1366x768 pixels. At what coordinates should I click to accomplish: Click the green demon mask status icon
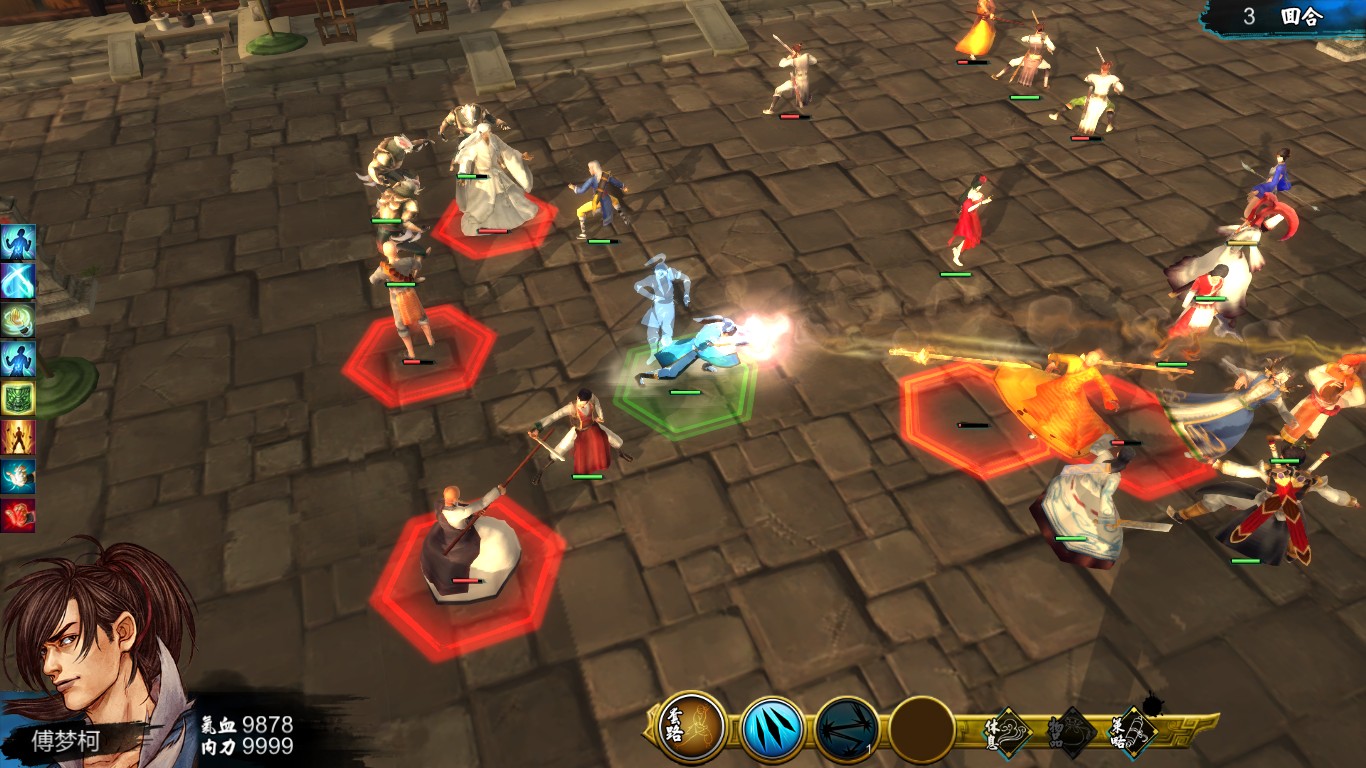point(18,398)
